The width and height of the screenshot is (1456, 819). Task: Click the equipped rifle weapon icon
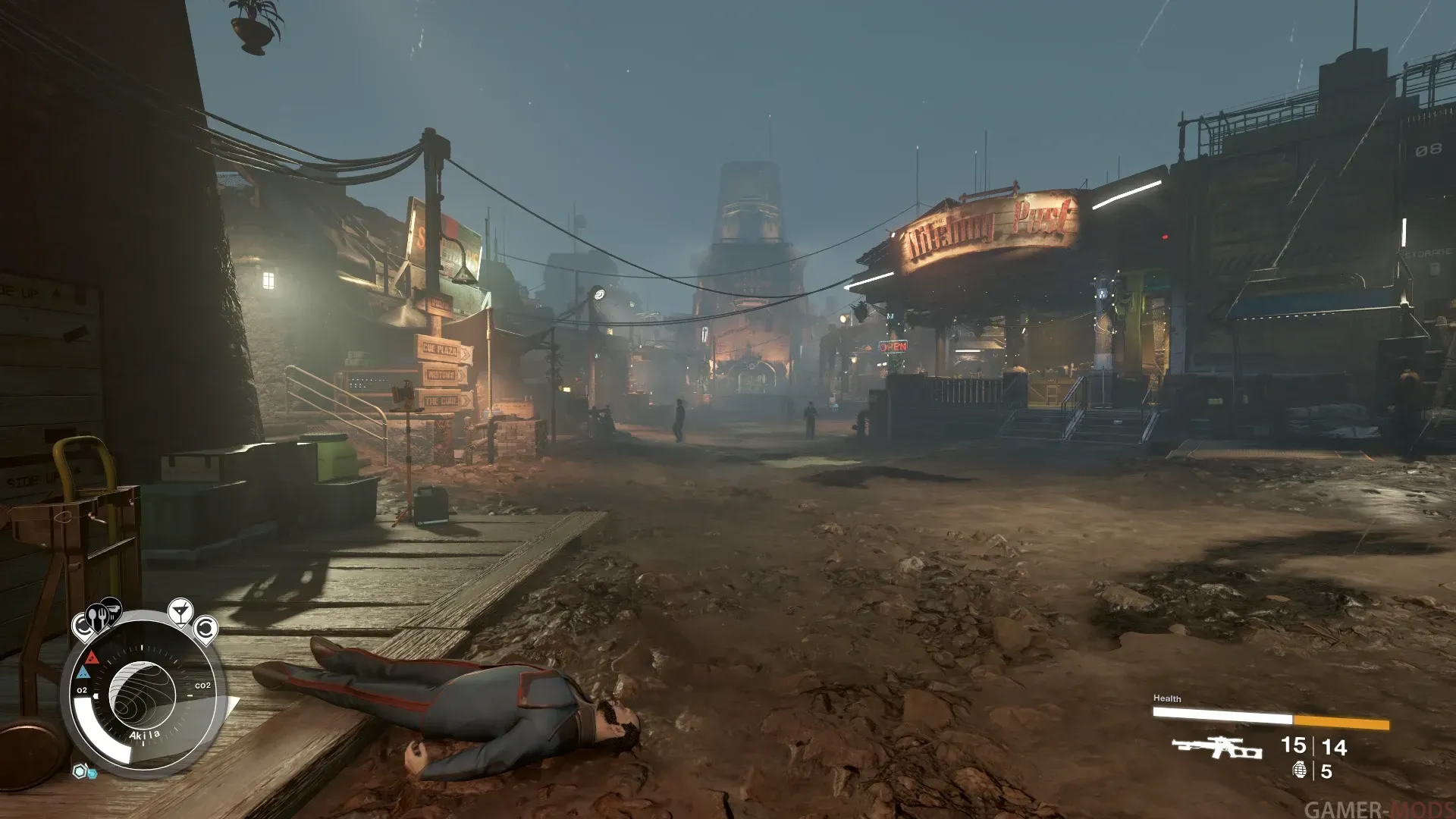1217,748
